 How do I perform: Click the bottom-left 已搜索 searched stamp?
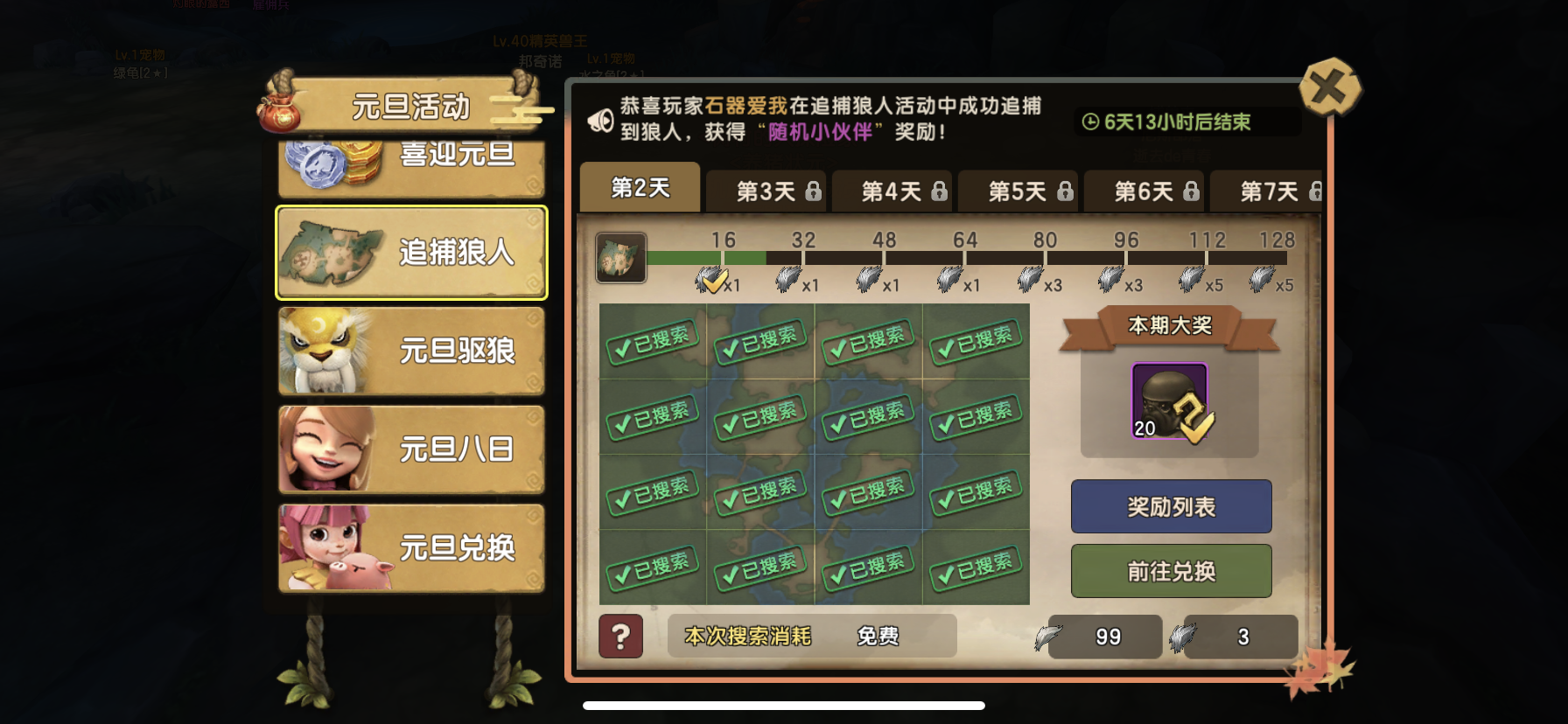click(x=652, y=568)
